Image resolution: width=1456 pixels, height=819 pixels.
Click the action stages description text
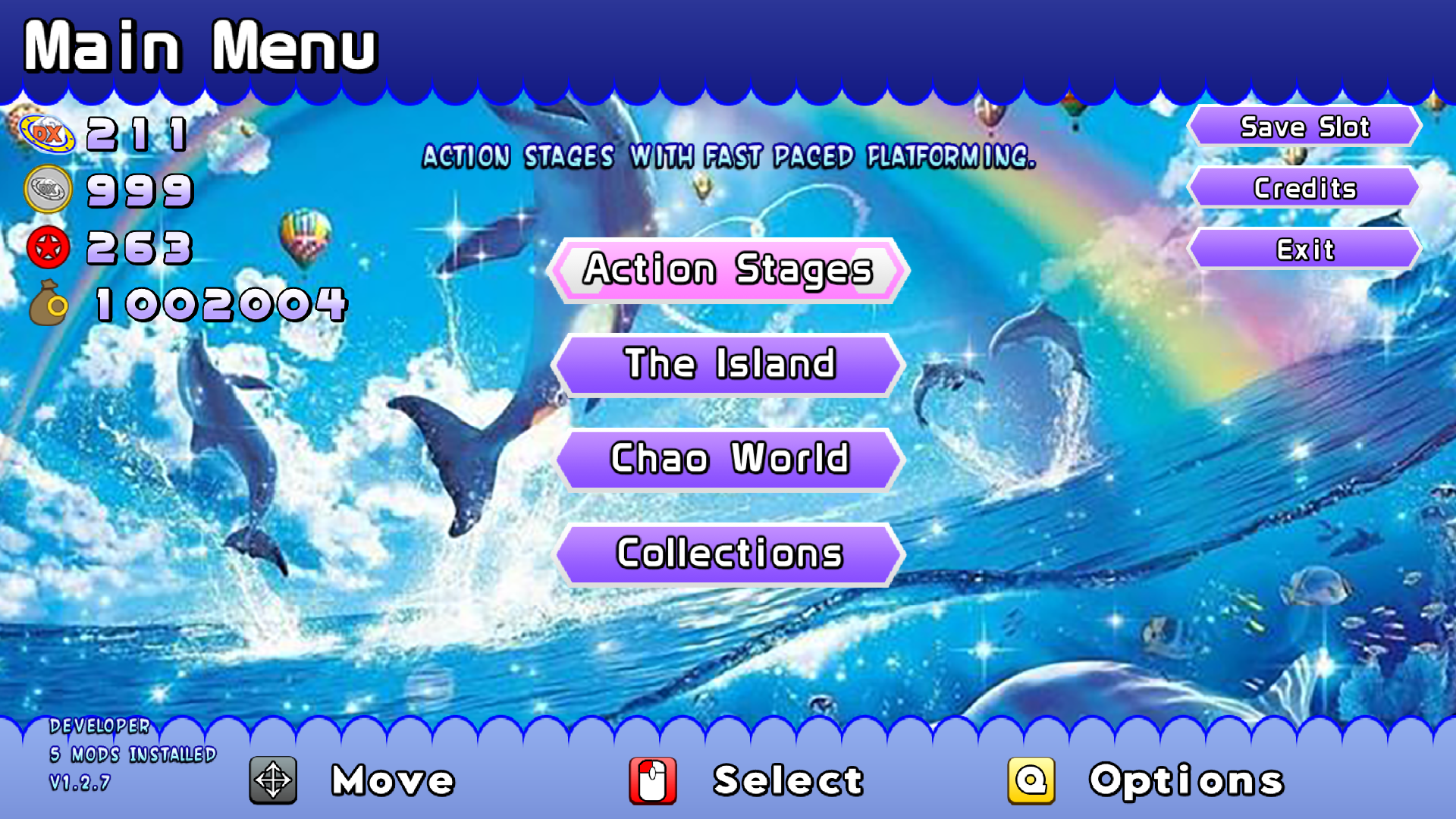[x=730, y=158]
